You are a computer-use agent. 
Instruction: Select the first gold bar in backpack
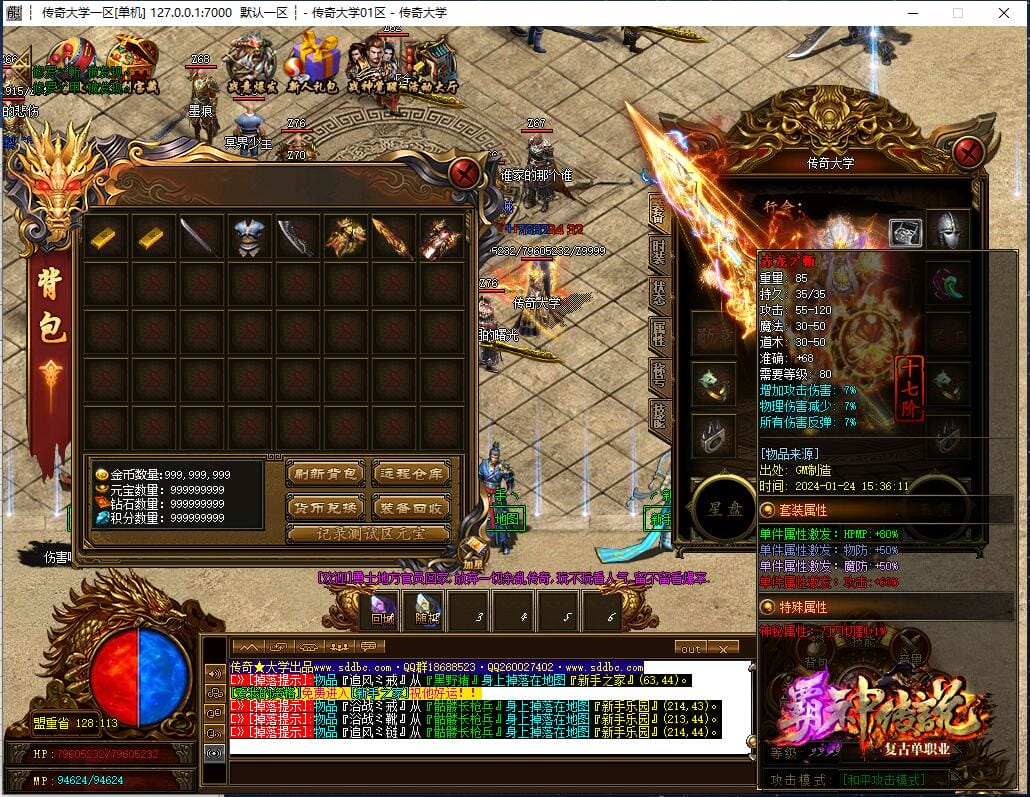tap(105, 237)
